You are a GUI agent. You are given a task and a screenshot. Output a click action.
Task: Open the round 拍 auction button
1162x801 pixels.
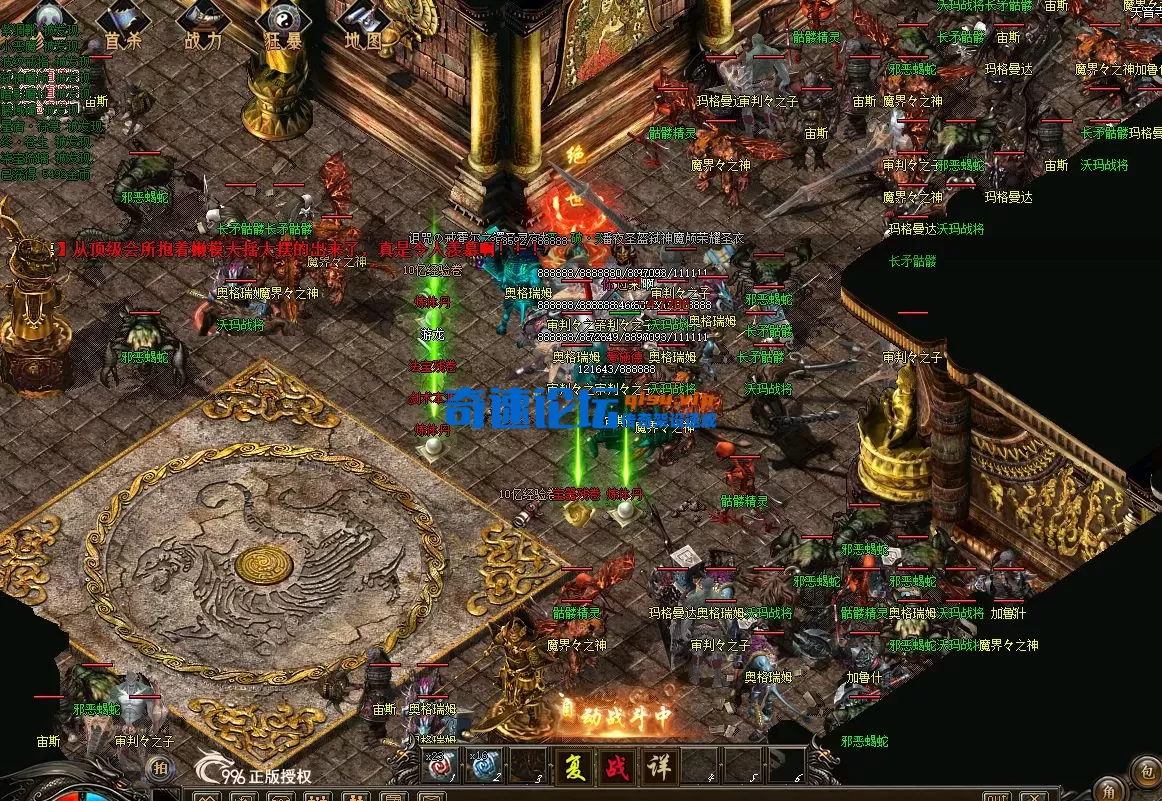point(159,767)
